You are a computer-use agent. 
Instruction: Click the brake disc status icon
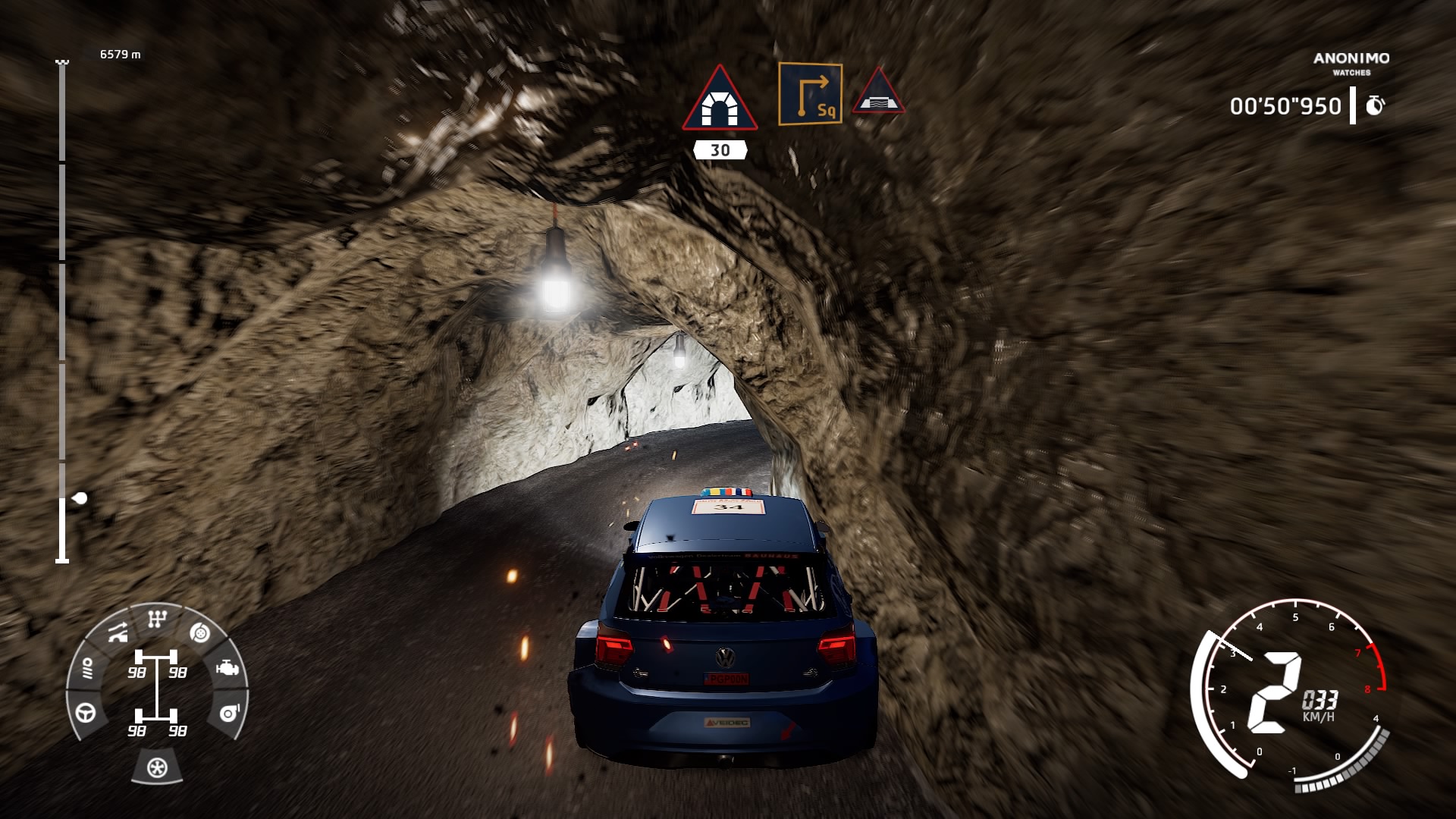click(200, 632)
